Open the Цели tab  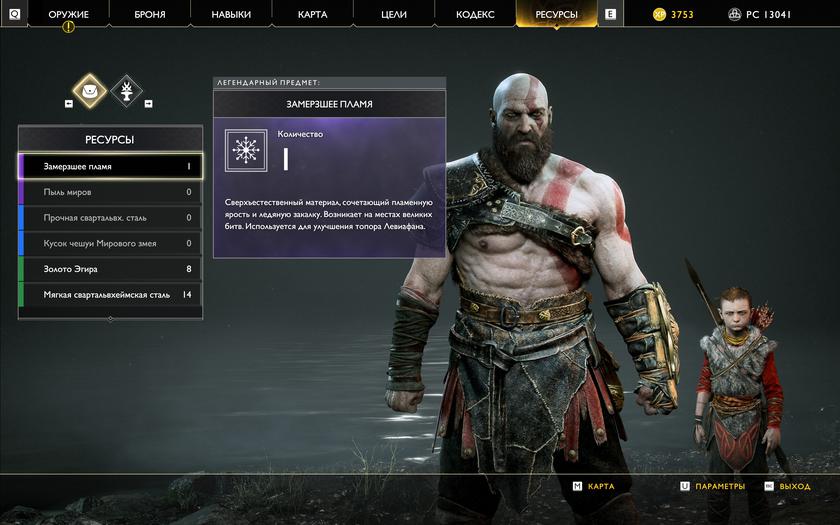pos(393,15)
